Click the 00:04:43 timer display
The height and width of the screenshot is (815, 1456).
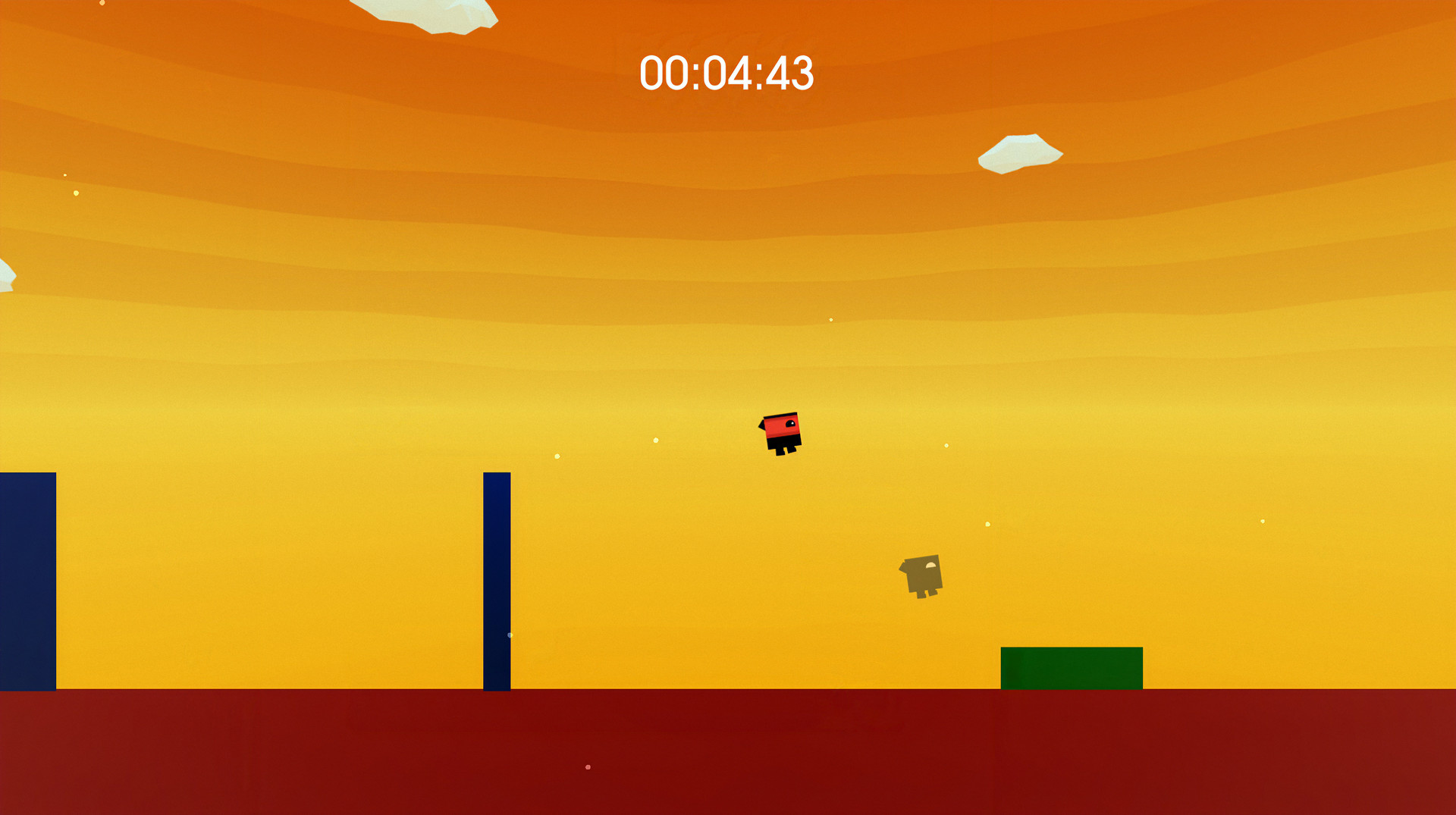[726, 72]
